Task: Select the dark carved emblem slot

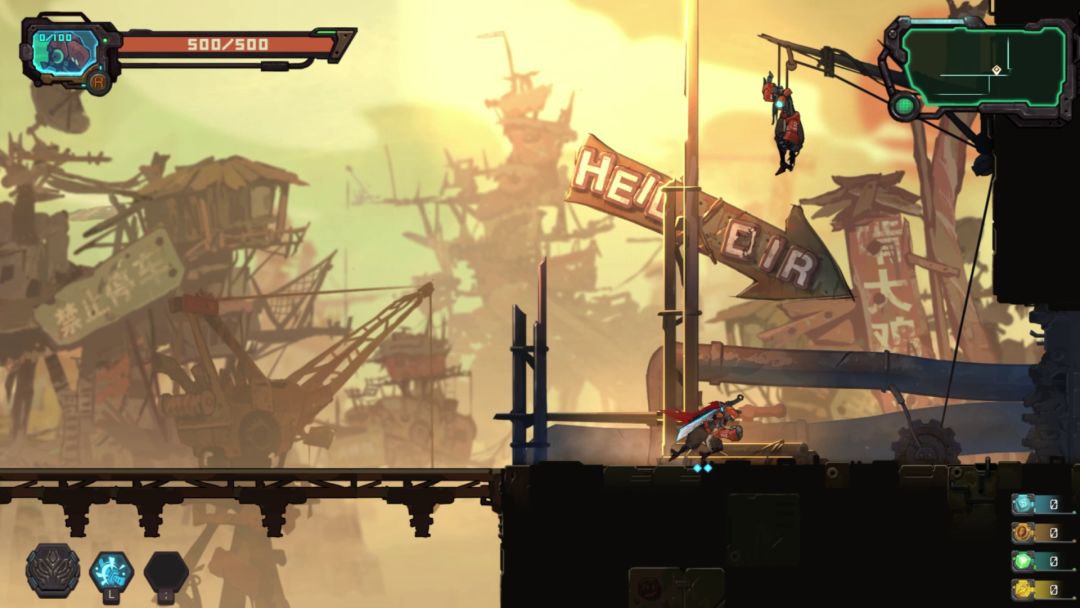Action: point(52,571)
